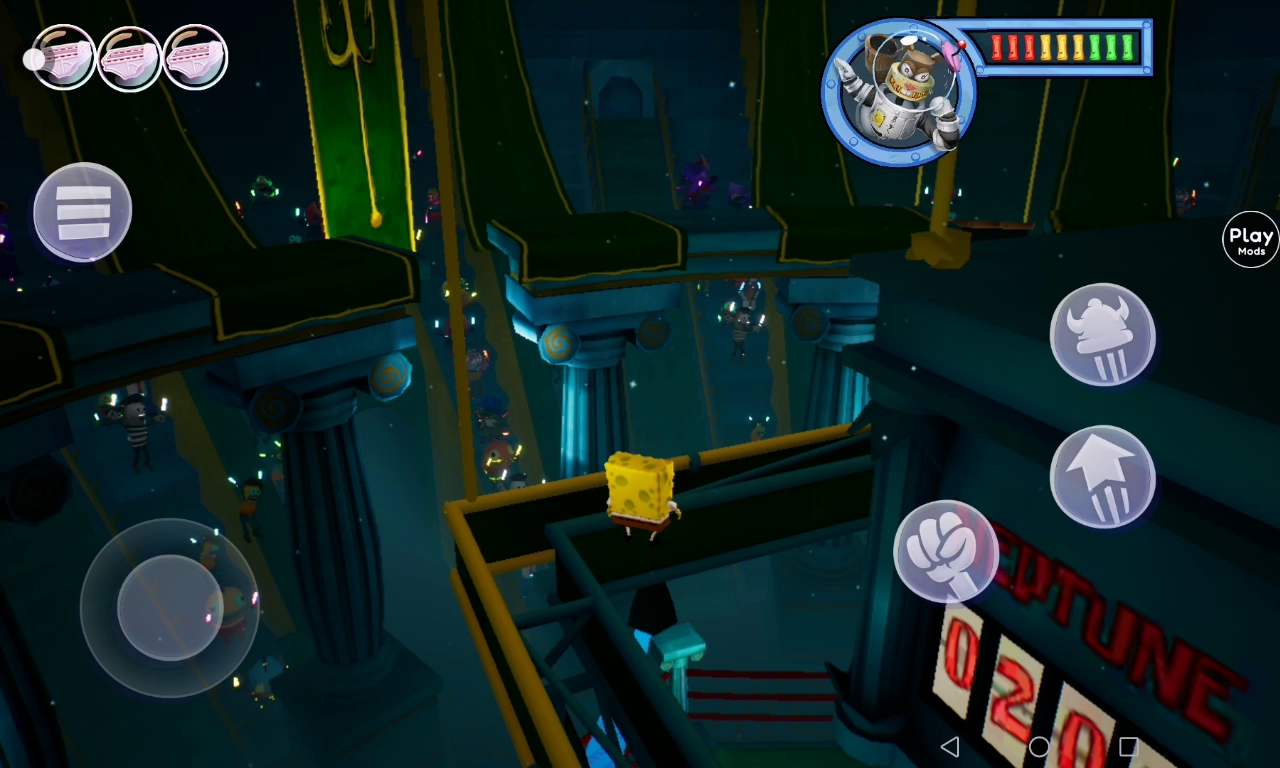Open the Play Mods overlay

1251,240
